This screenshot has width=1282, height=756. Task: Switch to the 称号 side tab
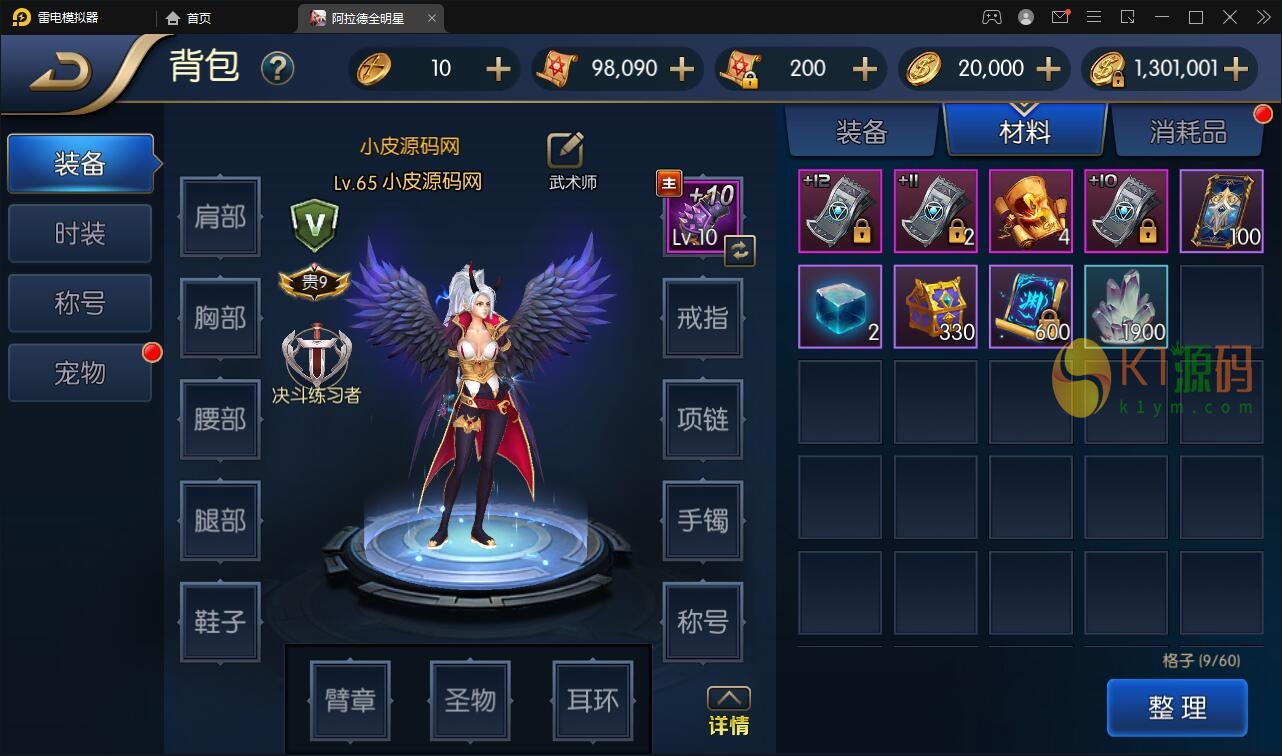point(80,303)
